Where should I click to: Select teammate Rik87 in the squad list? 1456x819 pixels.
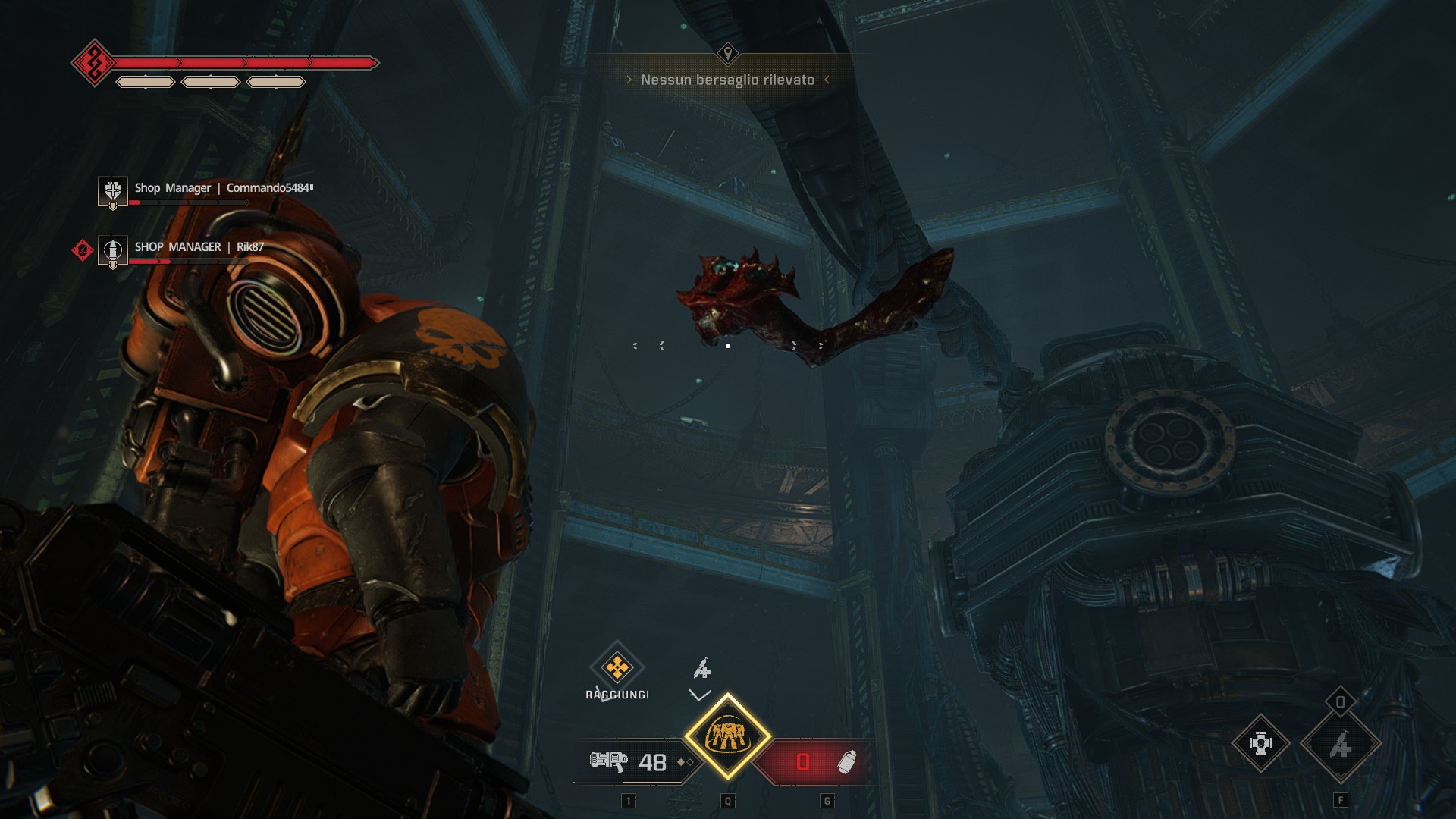[x=199, y=247]
